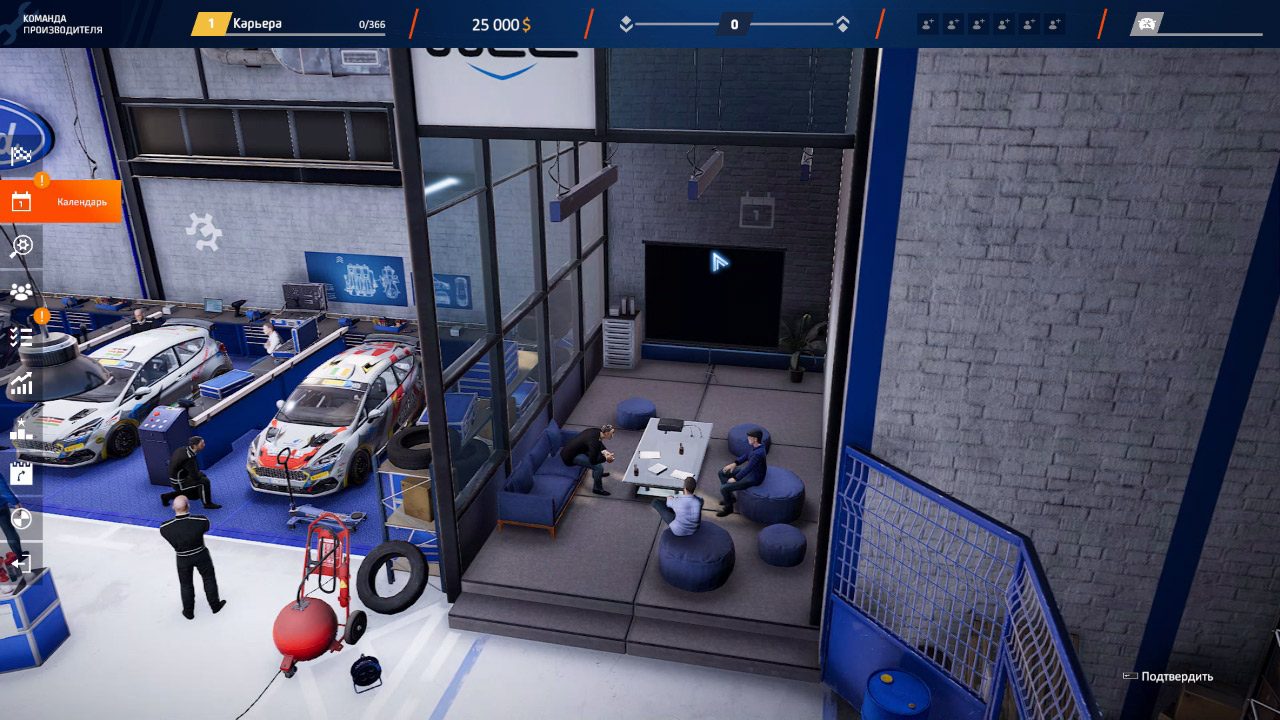Click the last recruit-person icon in the top bar
Image resolution: width=1280 pixels, height=720 pixels.
(1053, 23)
